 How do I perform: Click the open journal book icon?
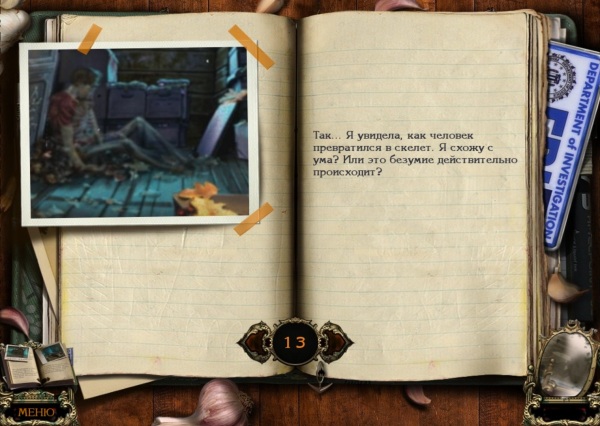39,363
